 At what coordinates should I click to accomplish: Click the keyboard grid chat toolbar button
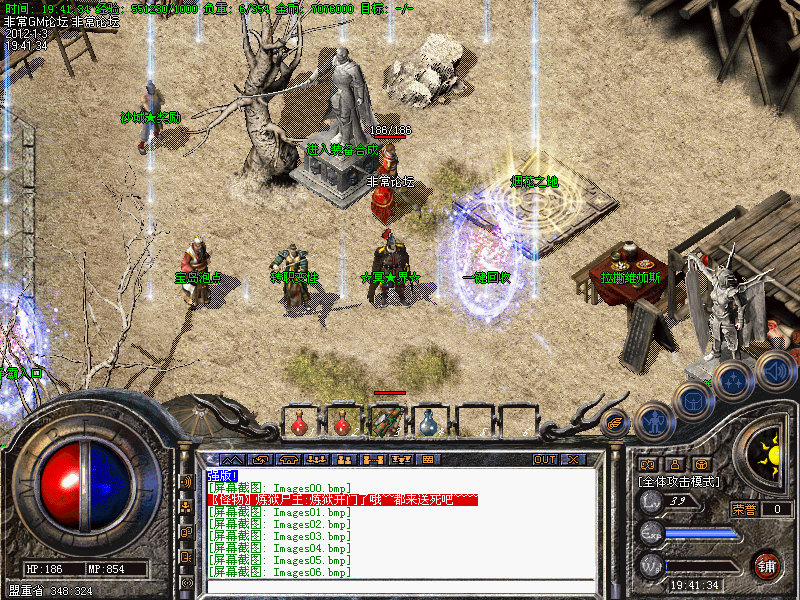pyautogui.click(x=428, y=460)
